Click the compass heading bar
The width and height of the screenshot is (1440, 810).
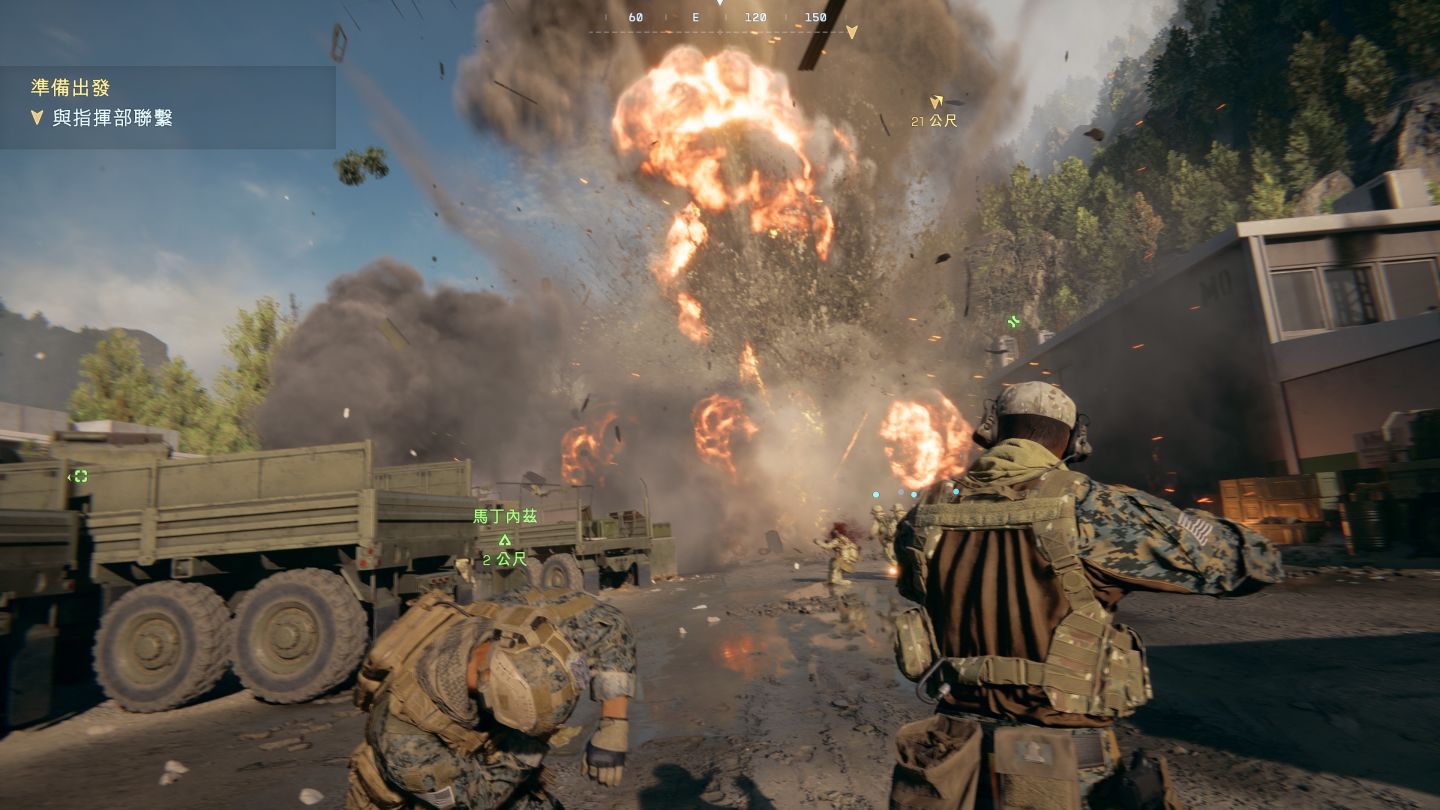tap(718, 19)
